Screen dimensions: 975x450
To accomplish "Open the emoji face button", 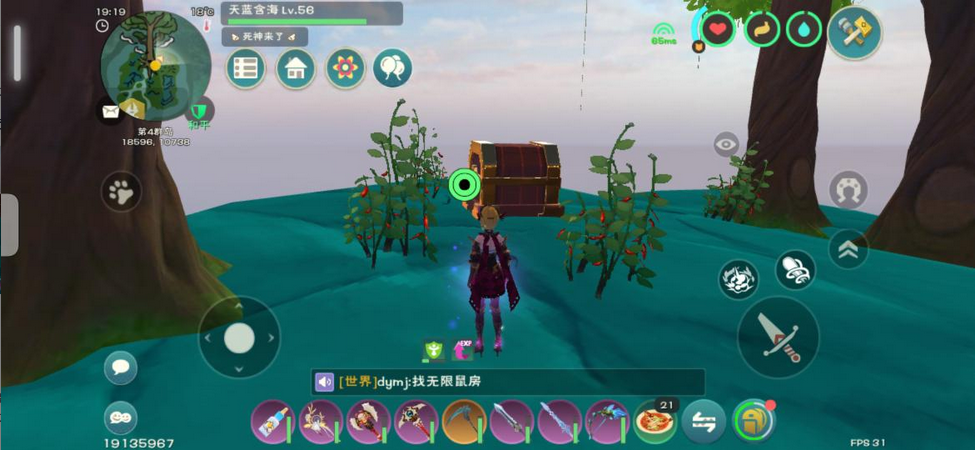I will click(121, 417).
